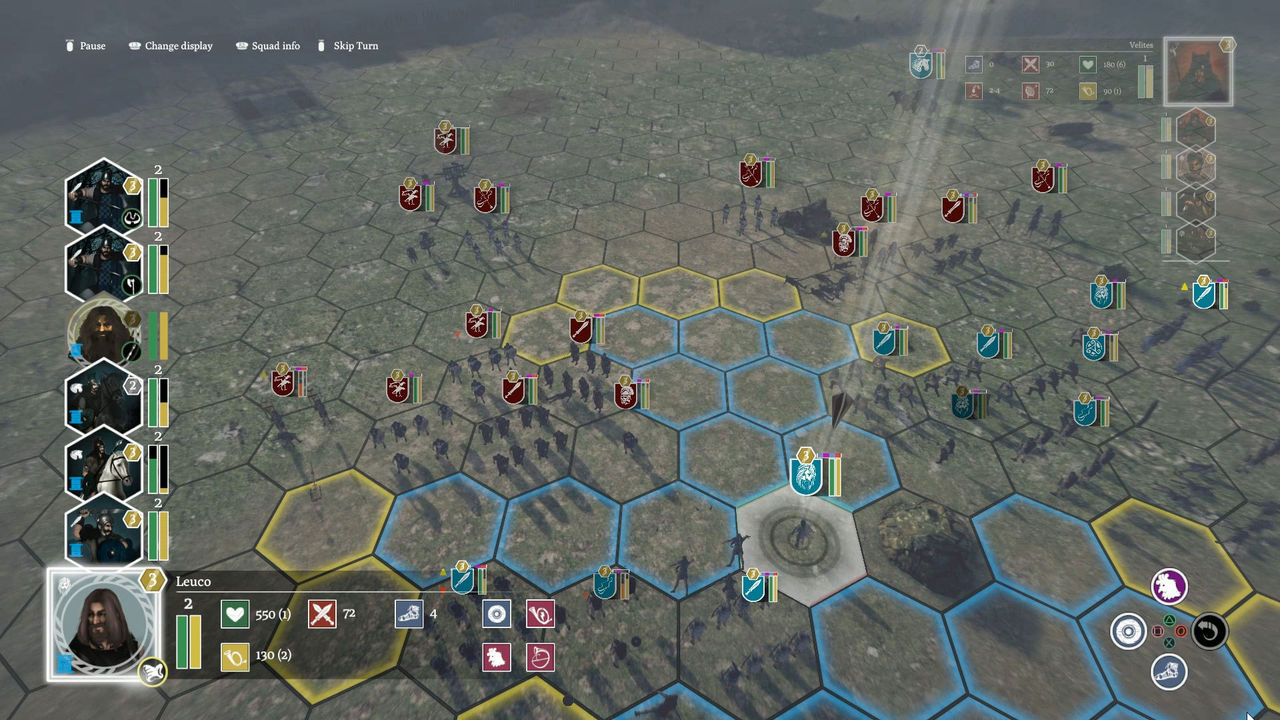Click the green X controller prompt
The image size is (1280, 720).
click(x=1169, y=643)
